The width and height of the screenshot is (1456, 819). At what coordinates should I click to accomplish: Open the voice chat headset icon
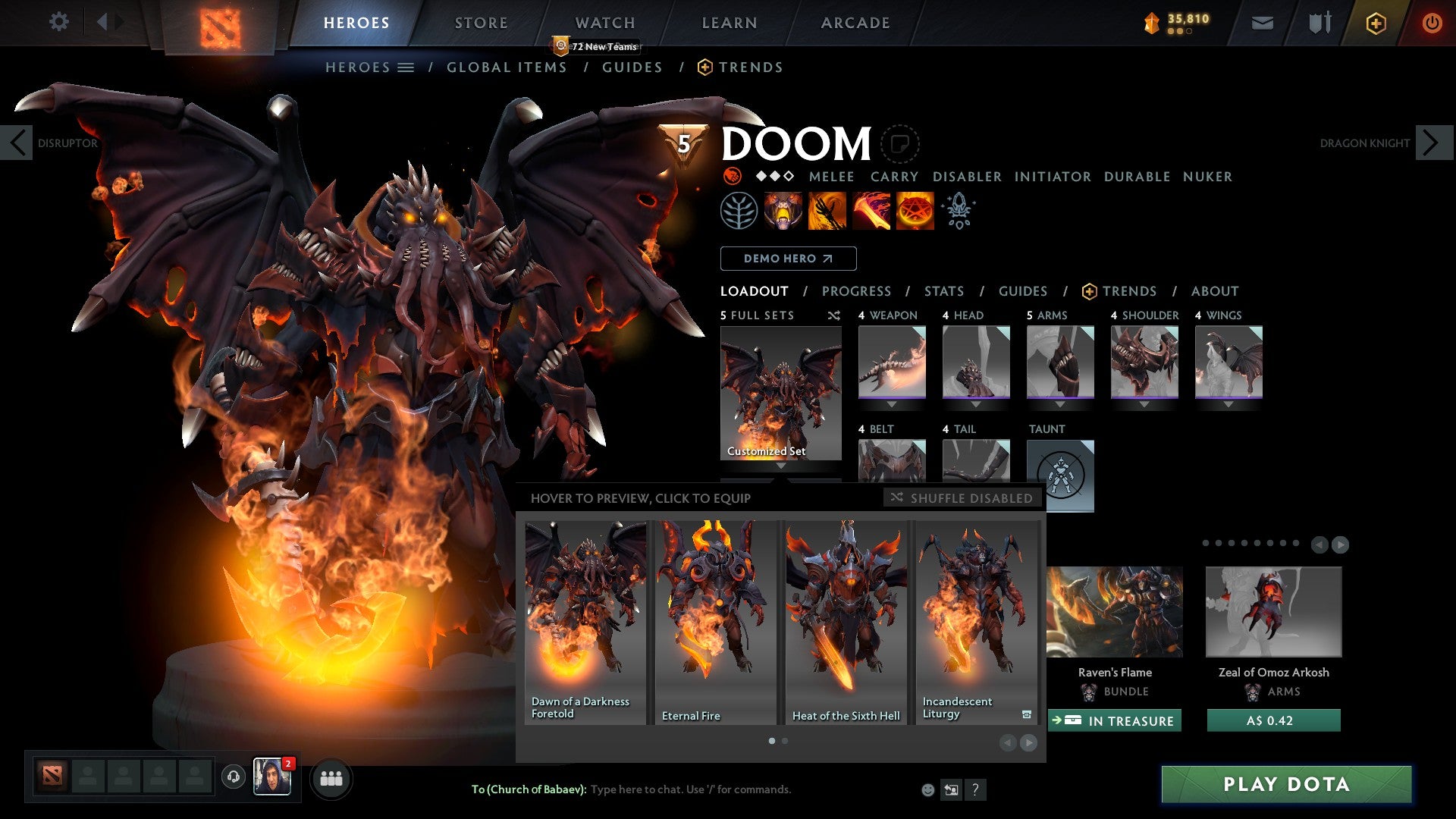point(233,778)
